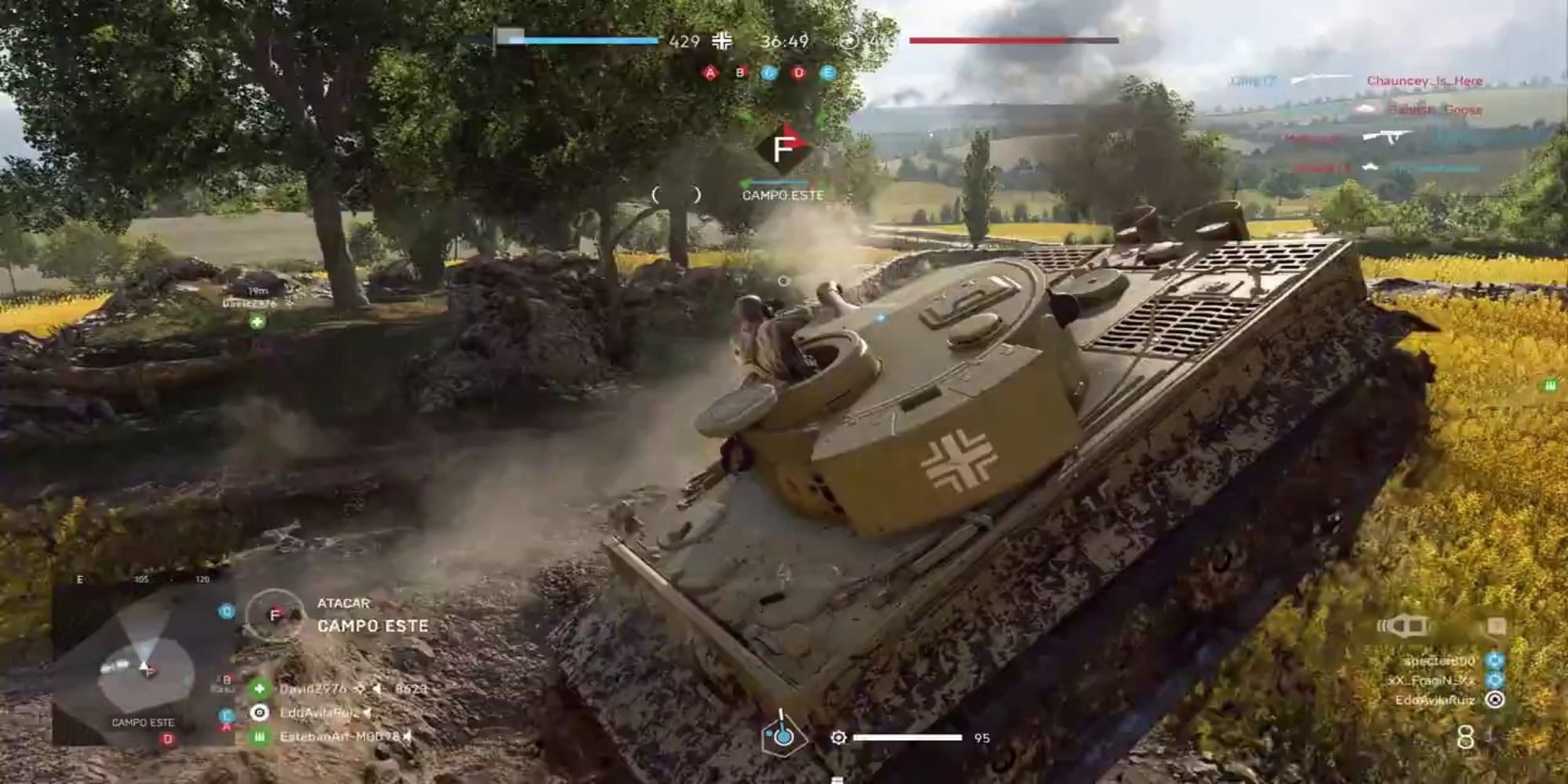This screenshot has width=1568, height=784.
Task: Click the support ammo icon beside EstebanArt-M0D78
Action: pyautogui.click(x=260, y=735)
